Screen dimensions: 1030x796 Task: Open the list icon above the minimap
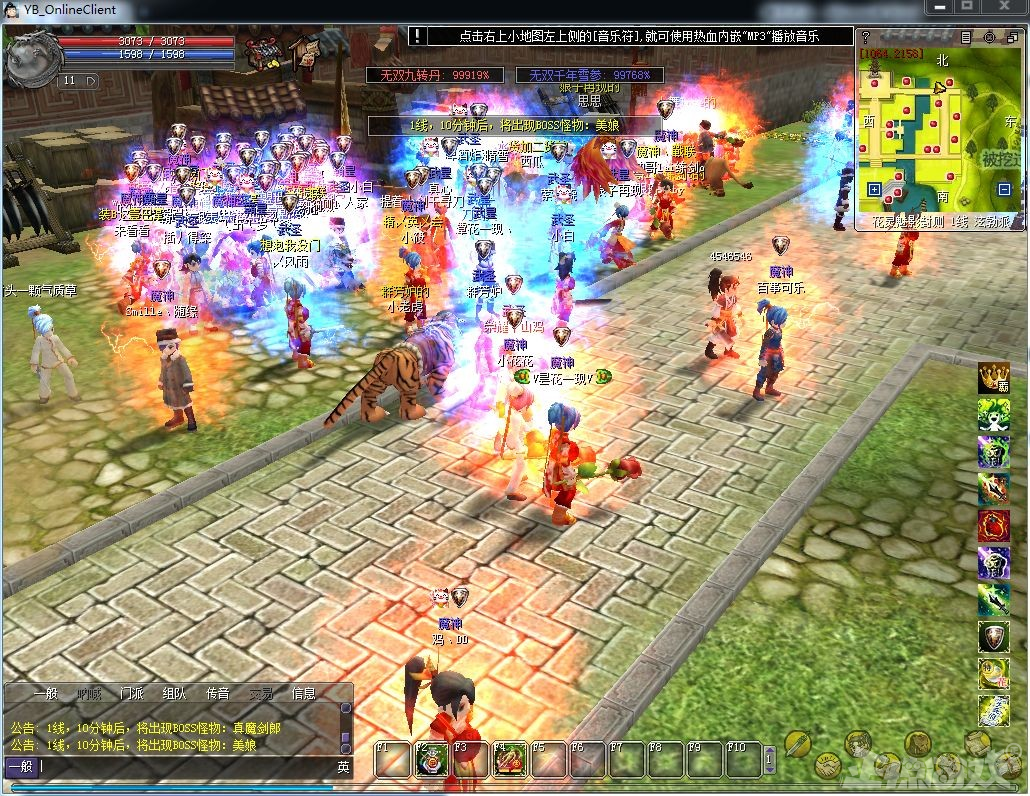[x=965, y=37]
